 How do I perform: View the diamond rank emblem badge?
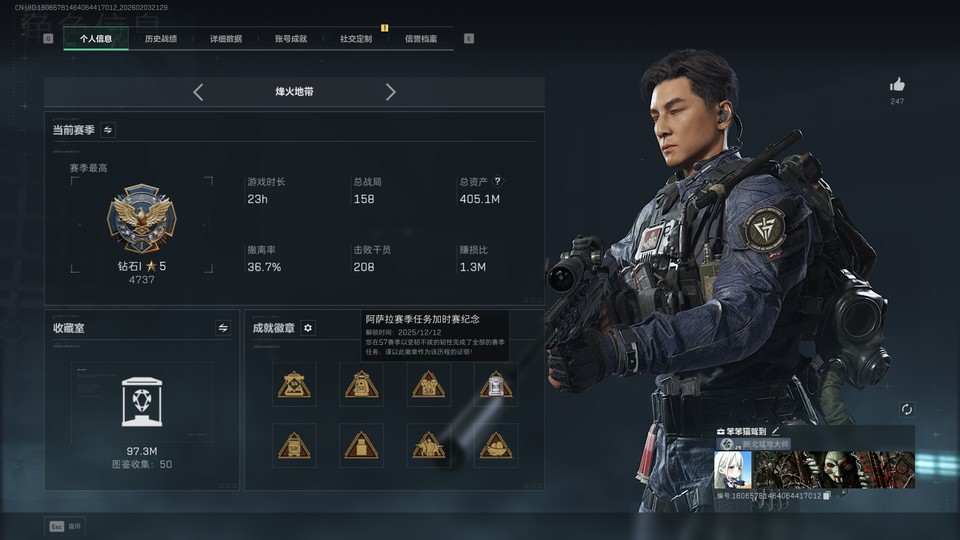(x=141, y=217)
